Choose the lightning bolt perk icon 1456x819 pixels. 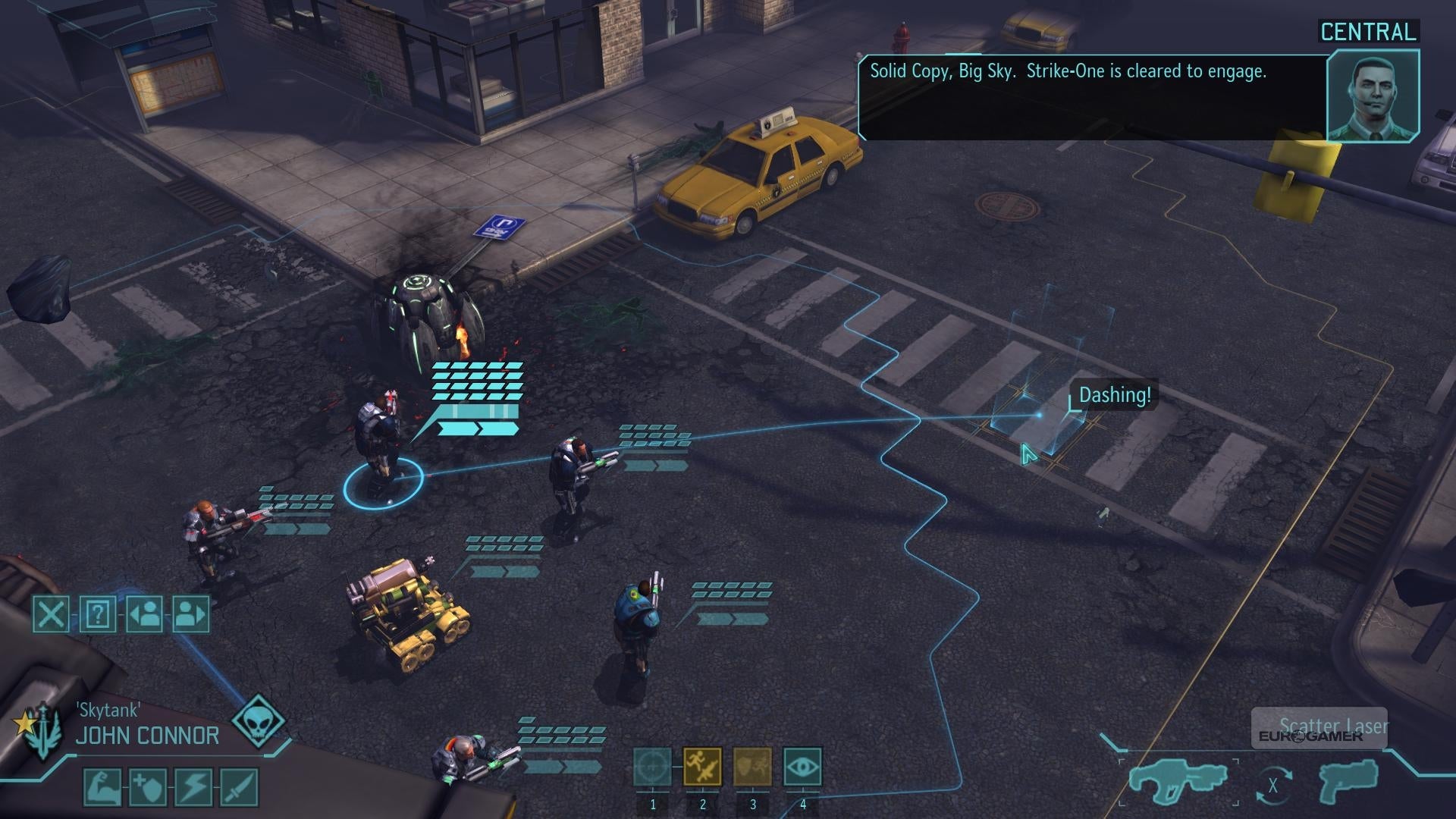pos(193,787)
